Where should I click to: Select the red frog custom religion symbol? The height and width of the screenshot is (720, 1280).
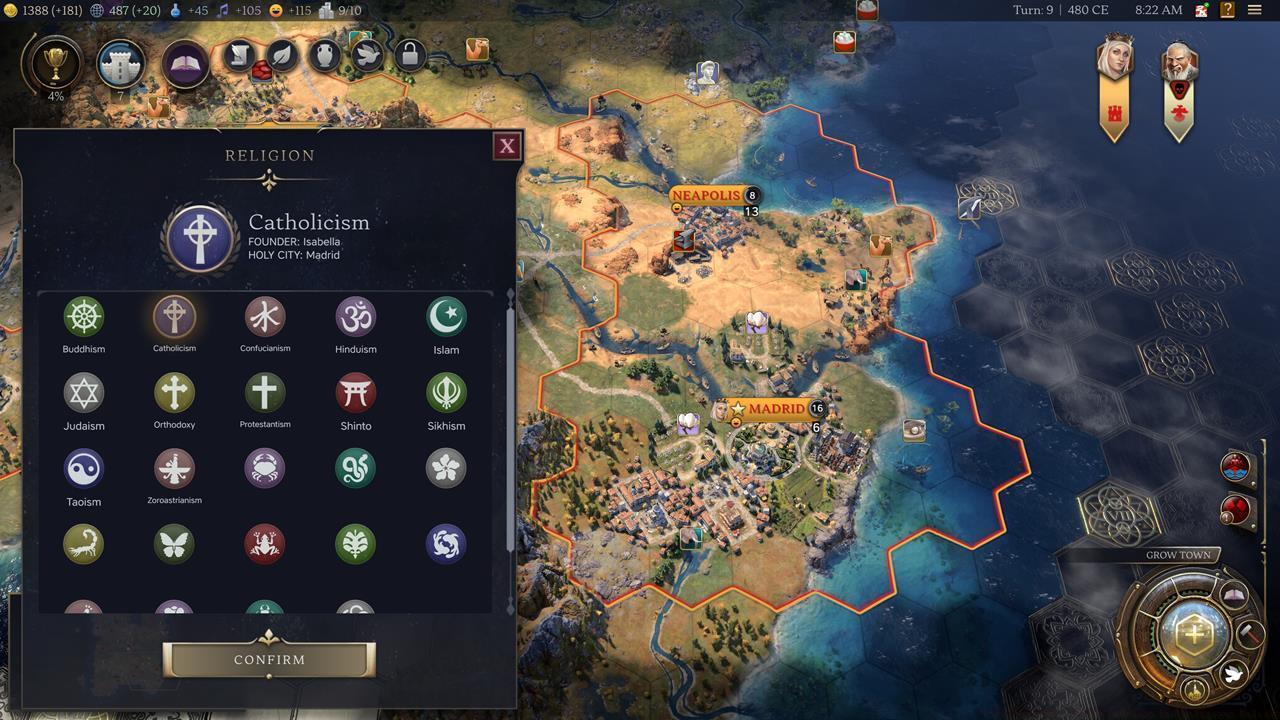point(265,544)
